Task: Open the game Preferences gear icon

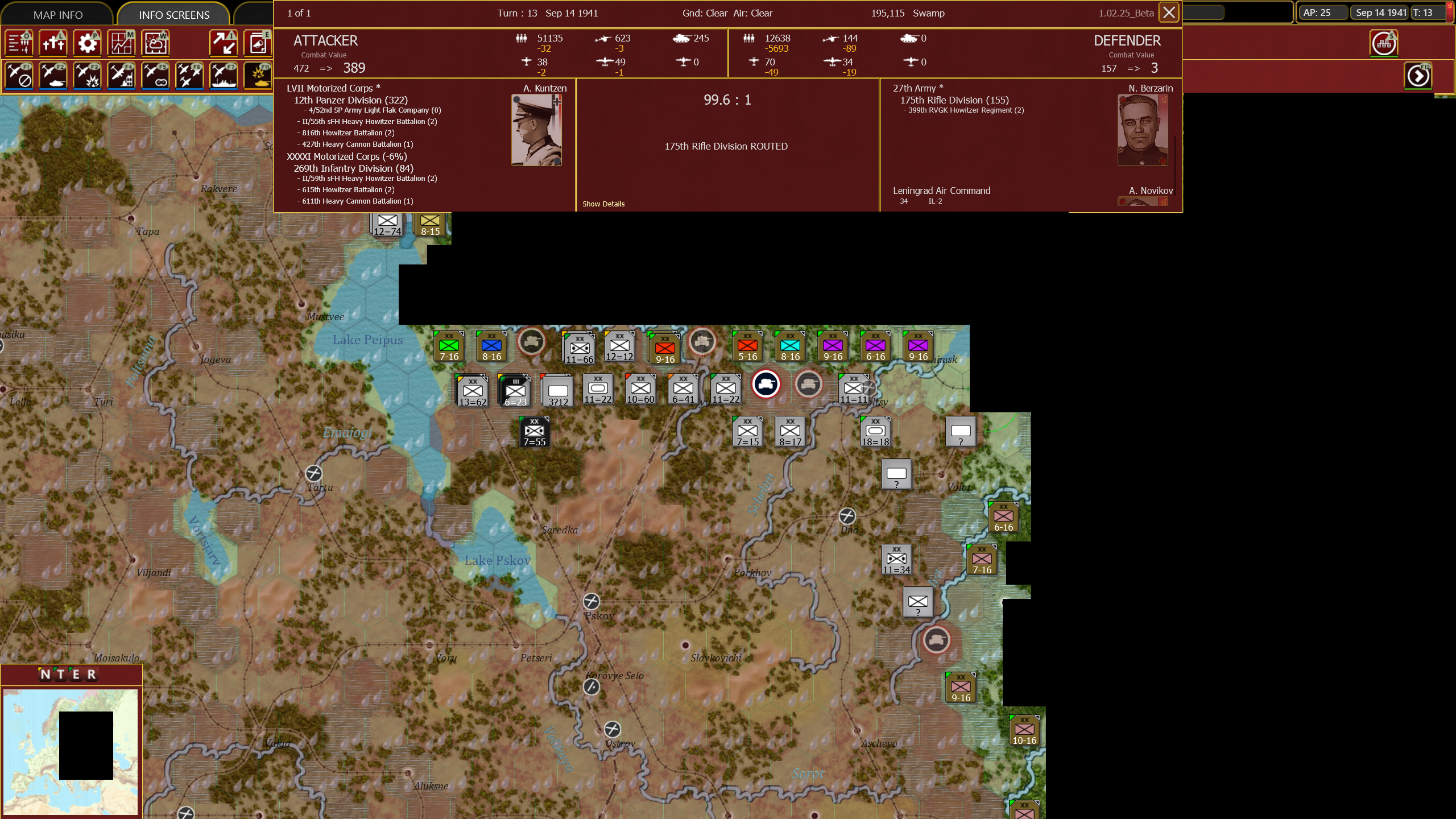Action: pyautogui.click(x=87, y=43)
